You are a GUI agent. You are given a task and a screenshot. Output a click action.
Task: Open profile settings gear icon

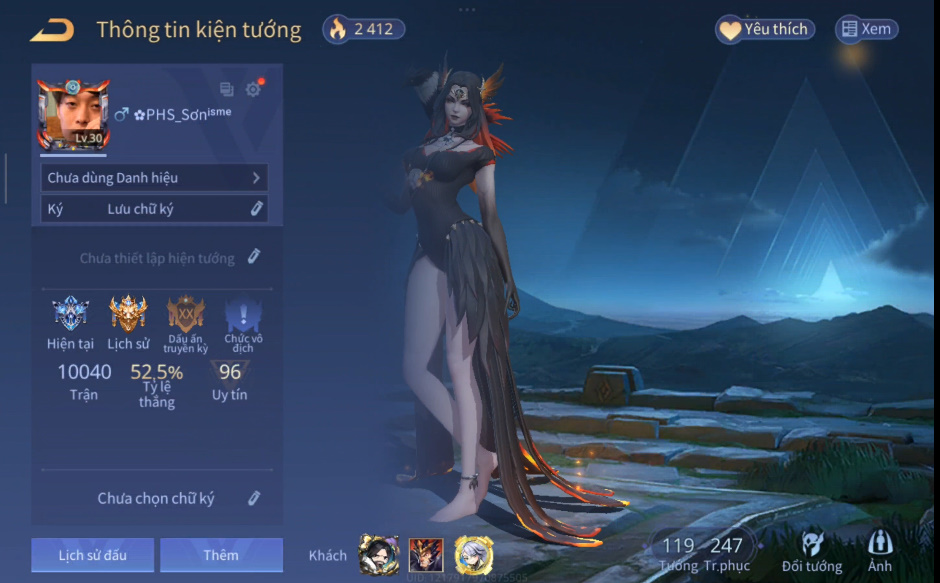pyautogui.click(x=253, y=89)
